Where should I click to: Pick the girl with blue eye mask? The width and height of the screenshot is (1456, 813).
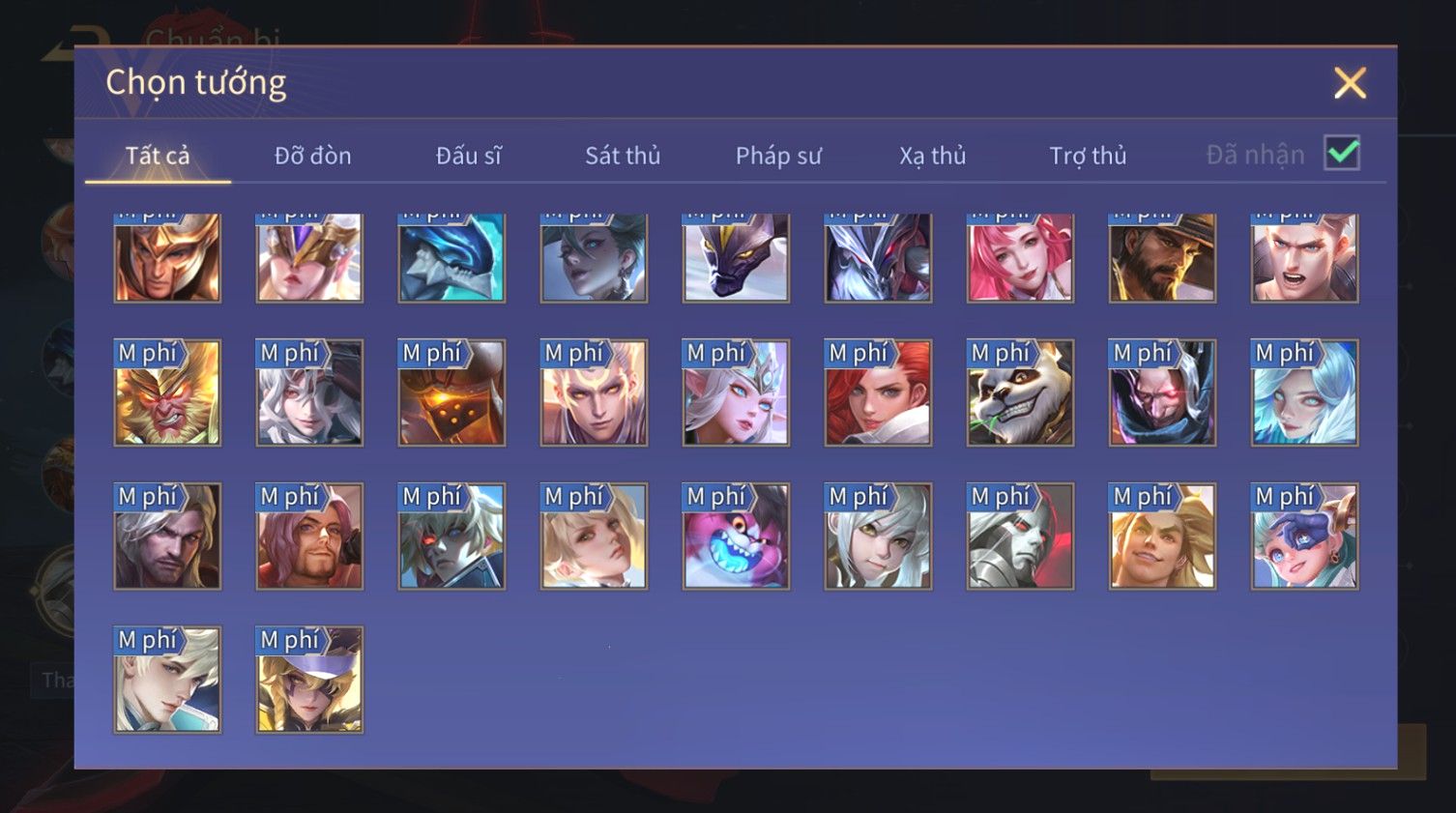[x=1304, y=537]
